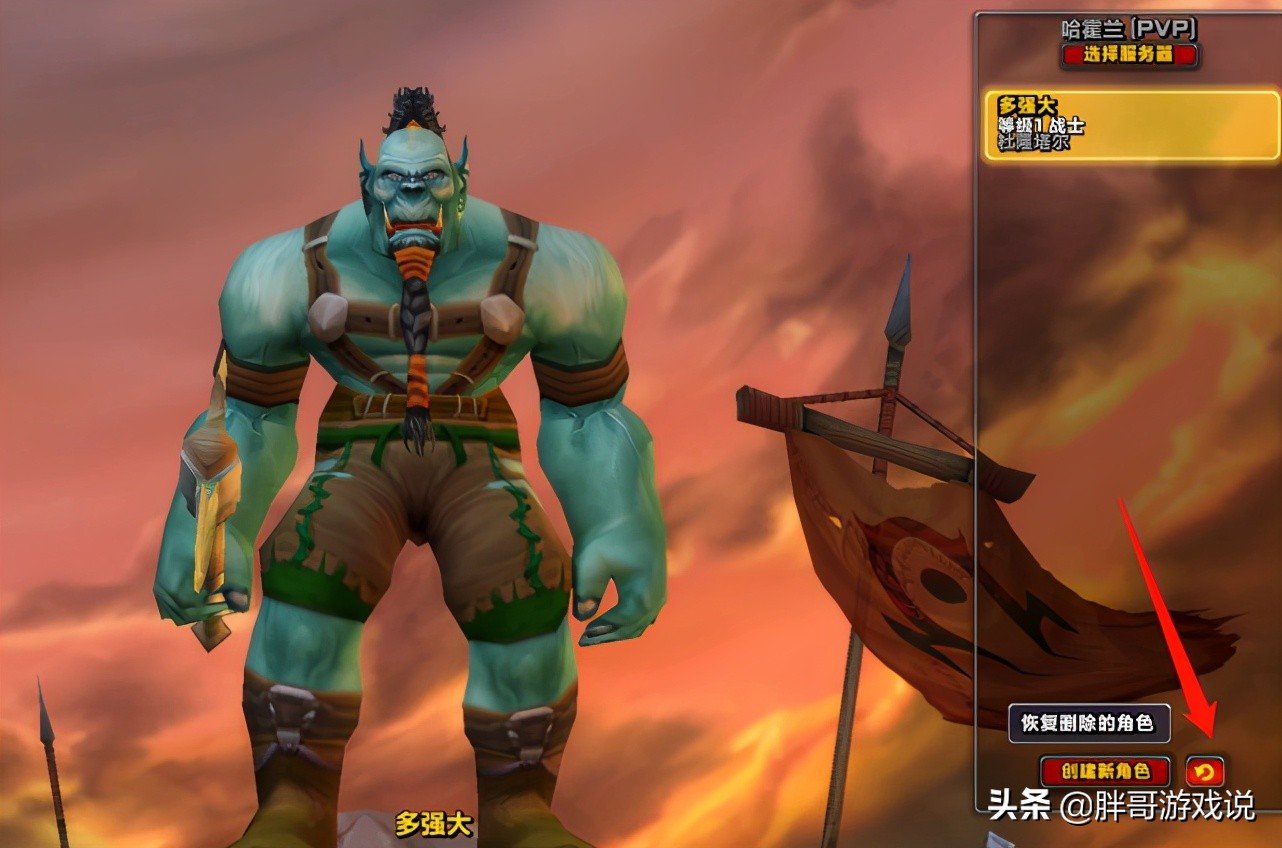1282x848 pixels.
Task: Expand the character list panel
Action: (1130, 400)
